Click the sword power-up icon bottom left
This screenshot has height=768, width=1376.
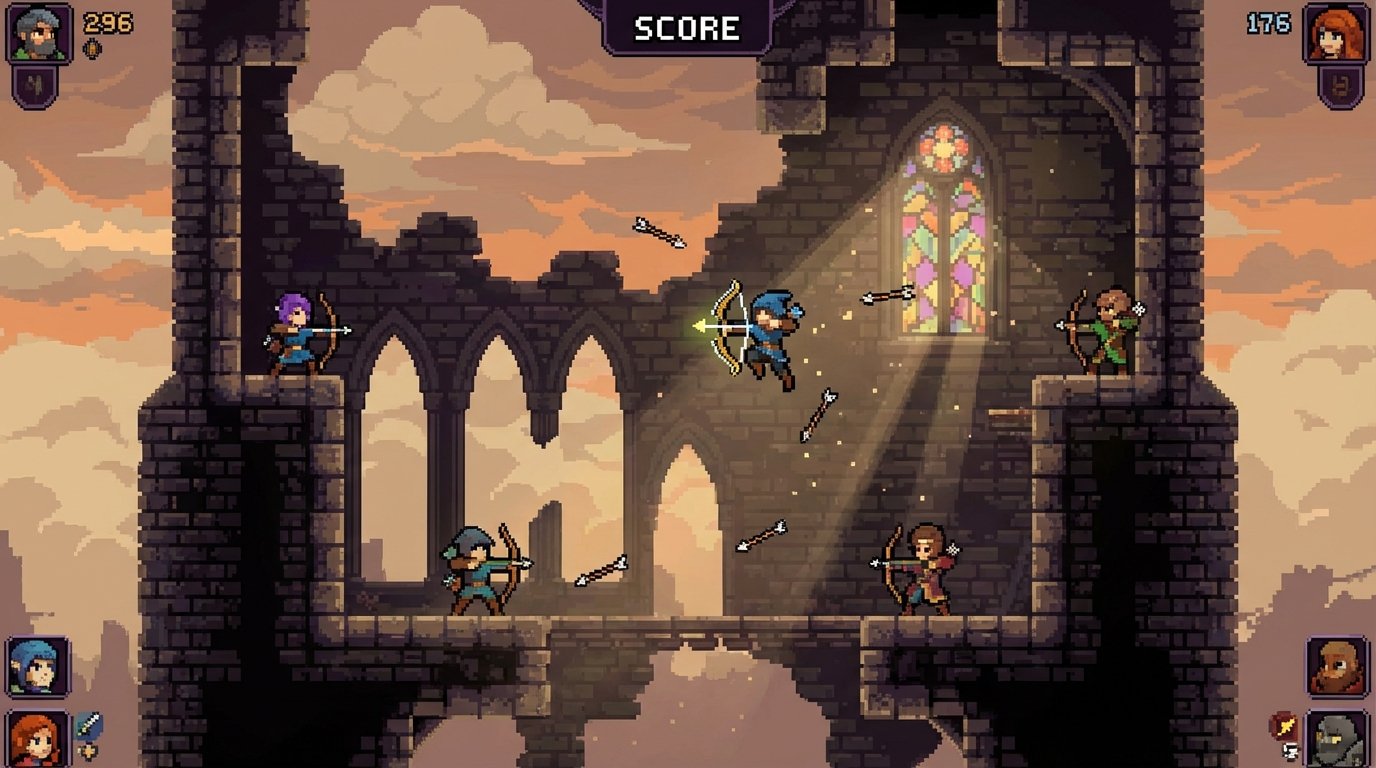point(88,723)
